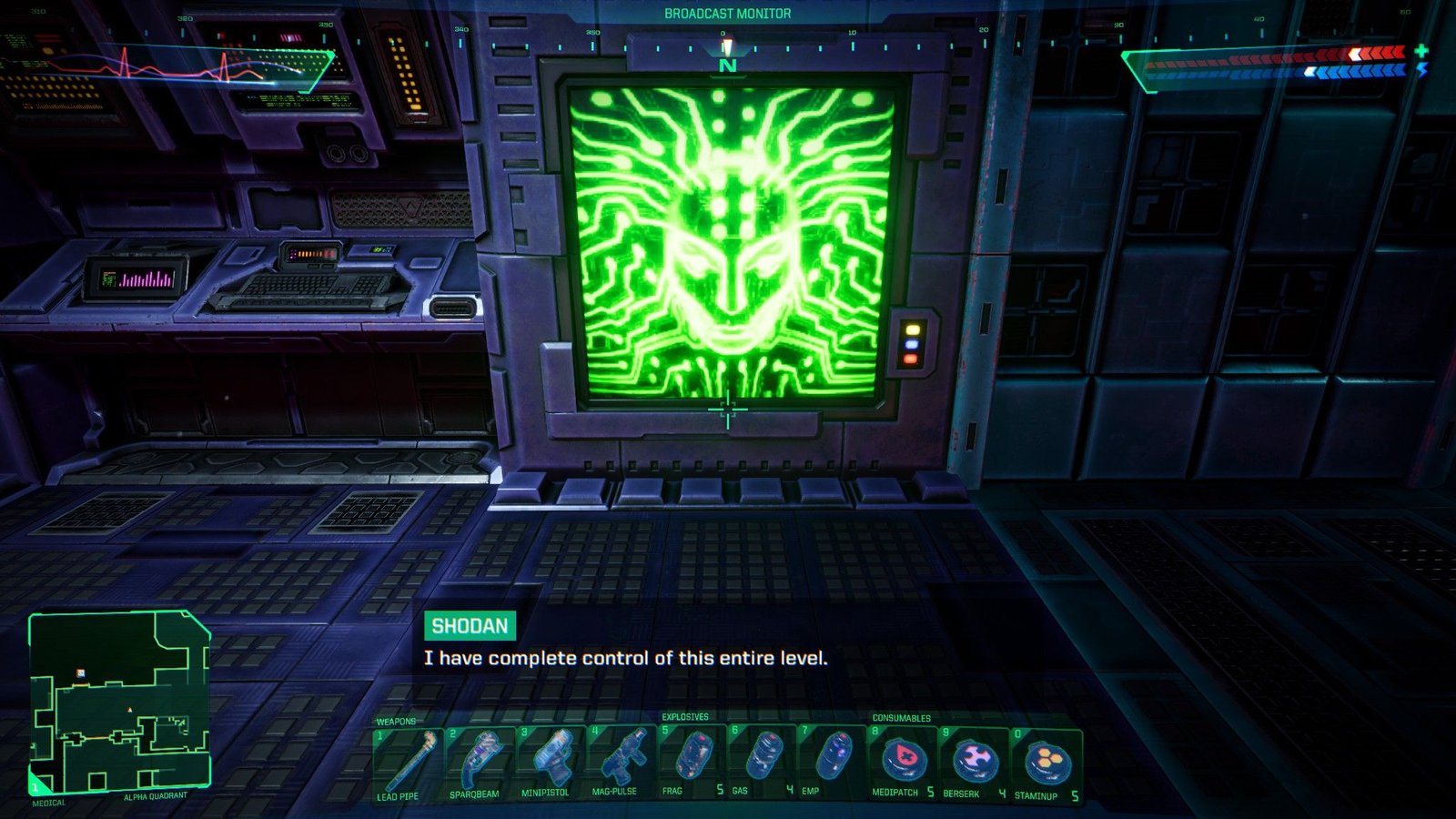Activate the Berserk patch slot
Image resolution: width=1456 pixels, height=819 pixels.
pyautogui.click(x=974, y=763)
